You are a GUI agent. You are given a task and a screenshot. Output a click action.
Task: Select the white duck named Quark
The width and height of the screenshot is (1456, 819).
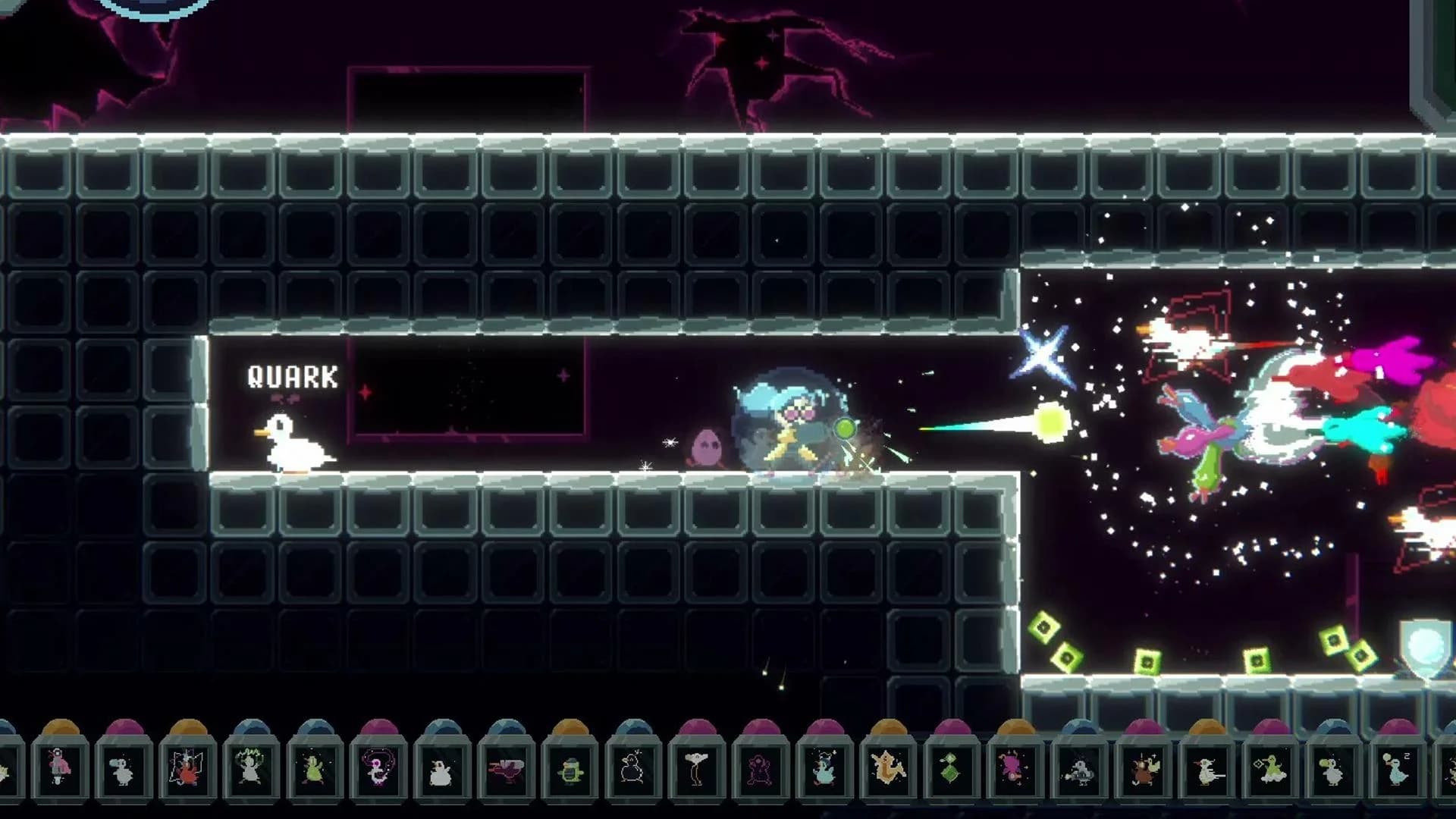(x=292, y=444)
